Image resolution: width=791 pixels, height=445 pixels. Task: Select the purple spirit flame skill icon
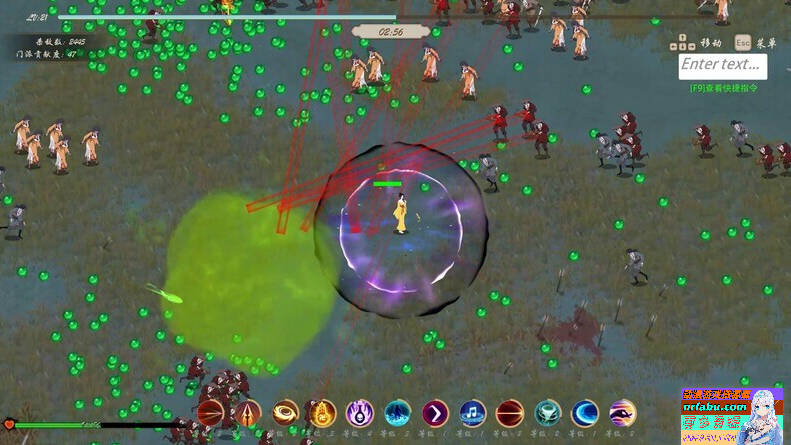[x=360, y=412]
